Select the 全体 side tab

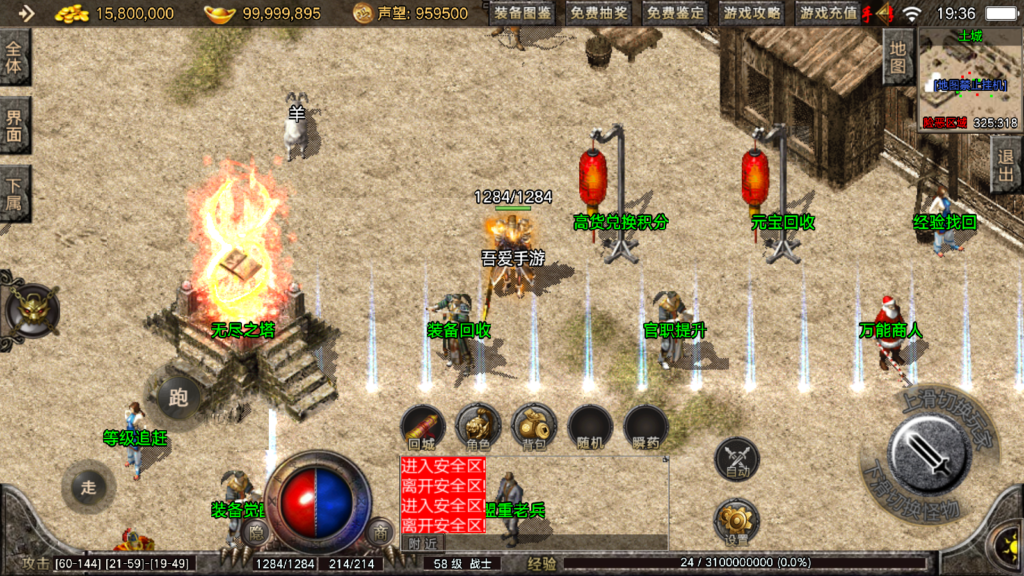click(x=14, y=59)
